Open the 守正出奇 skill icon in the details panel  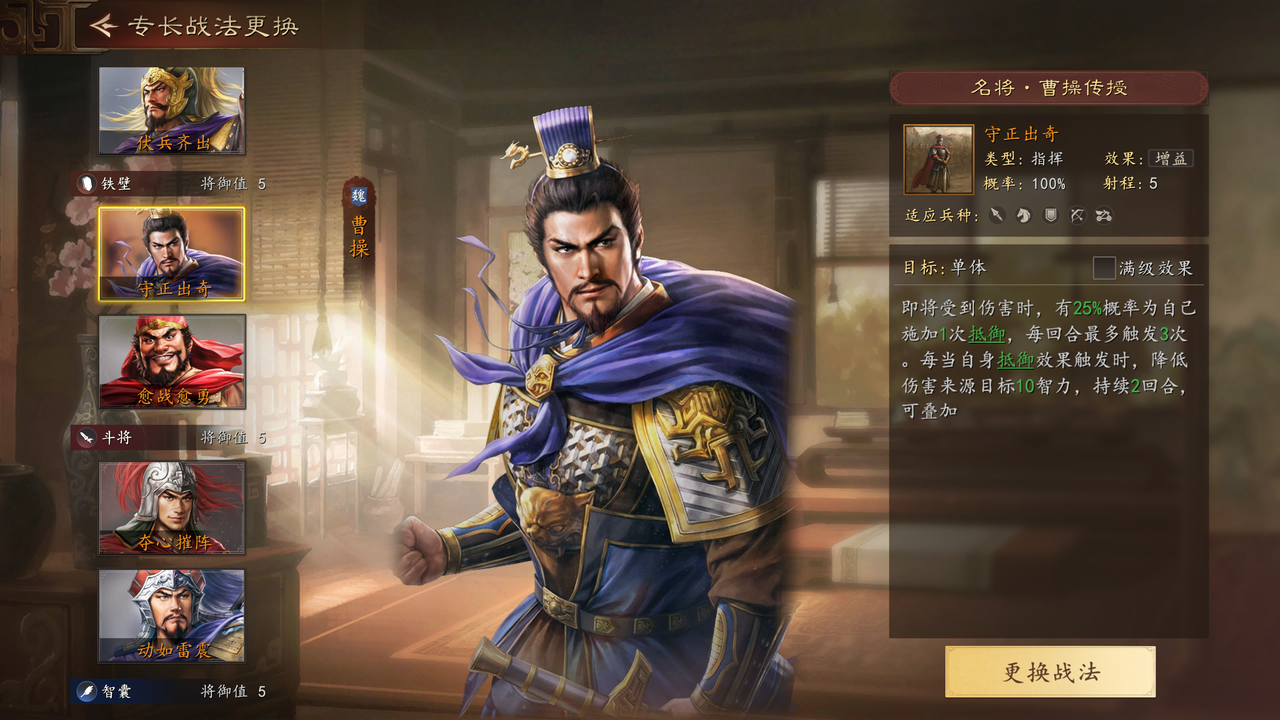click(938, 159)
